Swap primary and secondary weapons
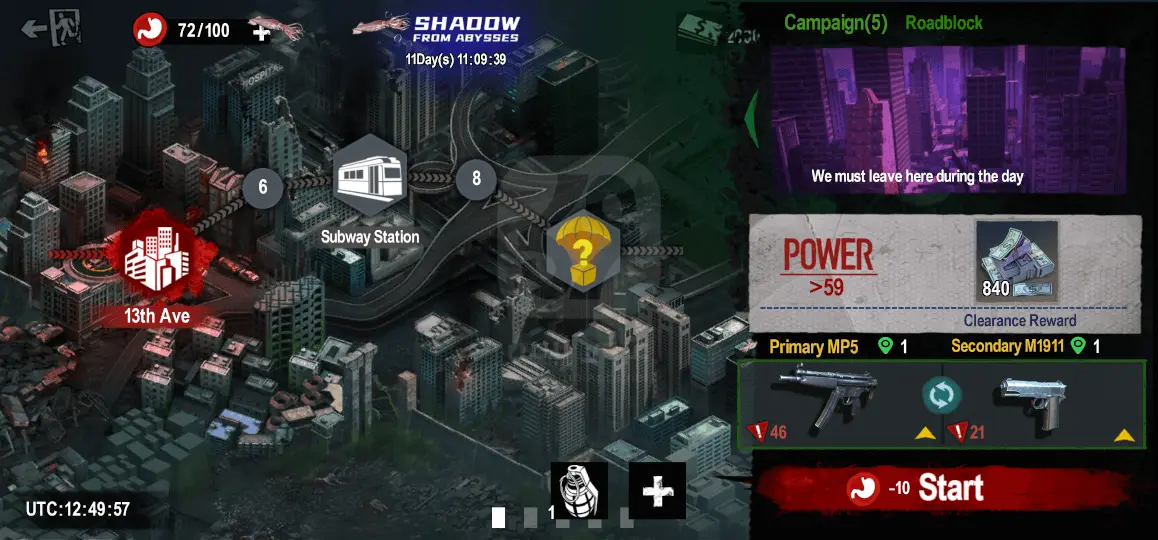Viewport: 1158px width, 540px height. 941,395
